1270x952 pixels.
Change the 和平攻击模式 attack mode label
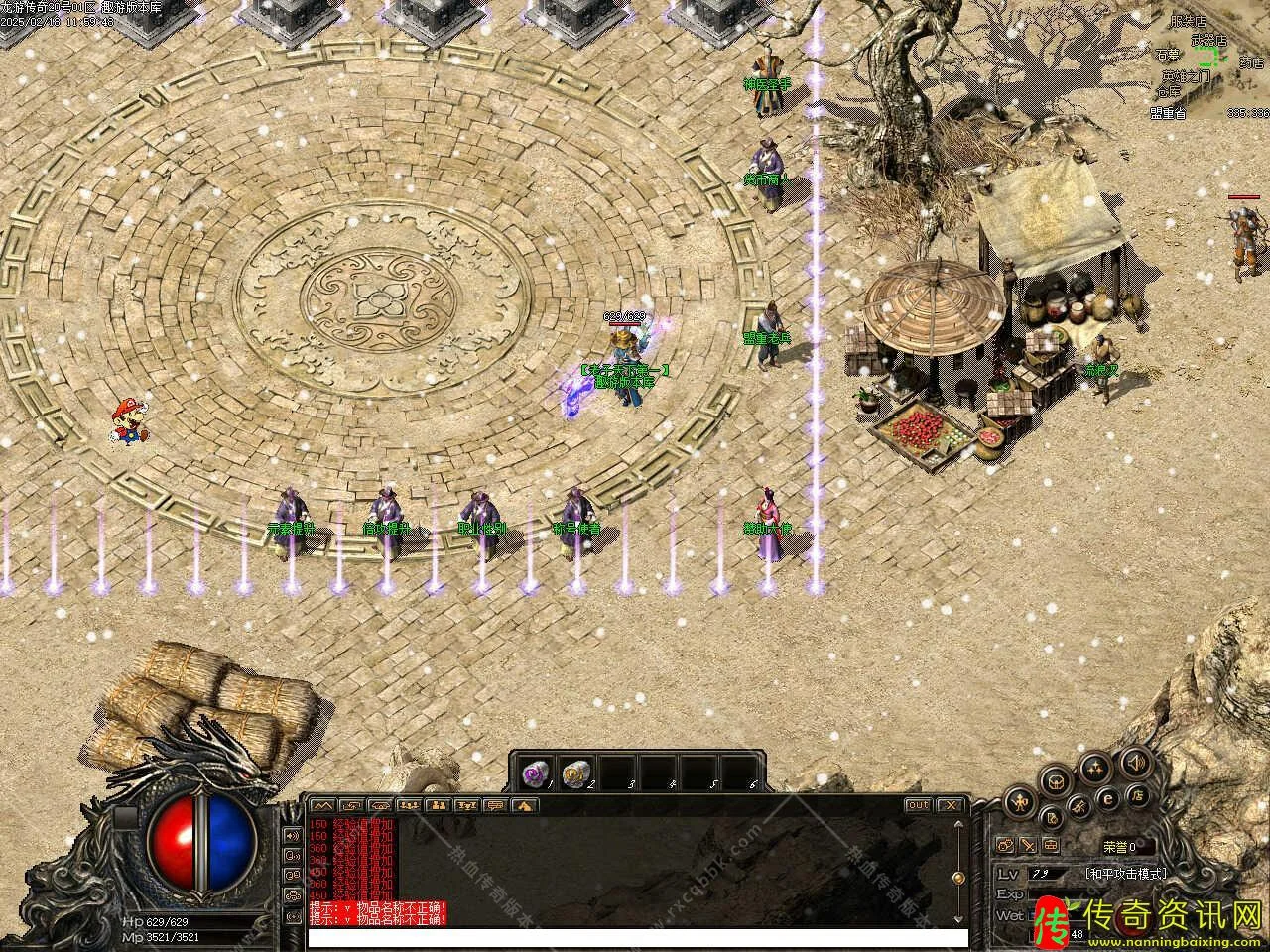pos(1126,874)
